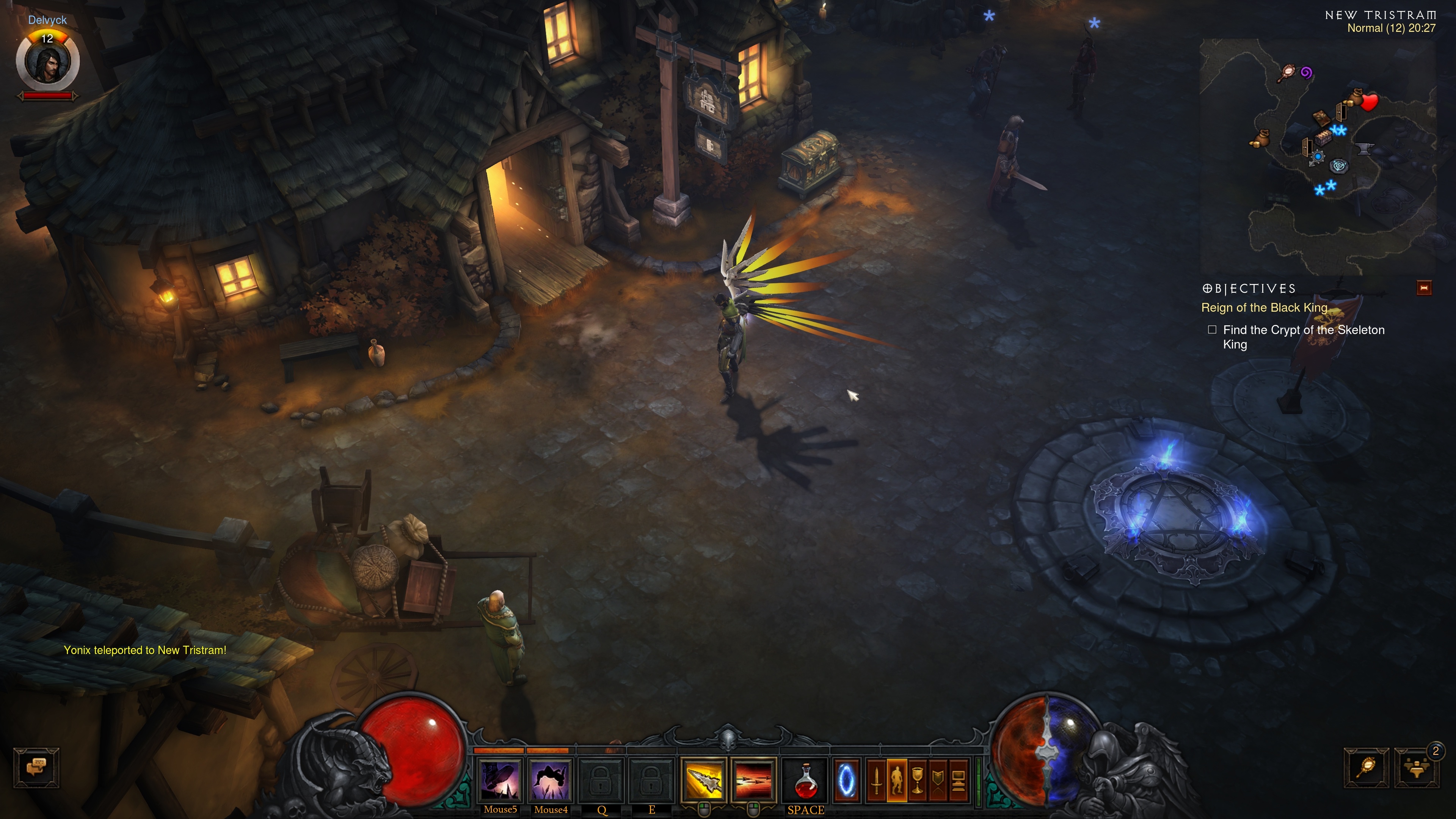Open the blue Town Portal

click(846, 781)
